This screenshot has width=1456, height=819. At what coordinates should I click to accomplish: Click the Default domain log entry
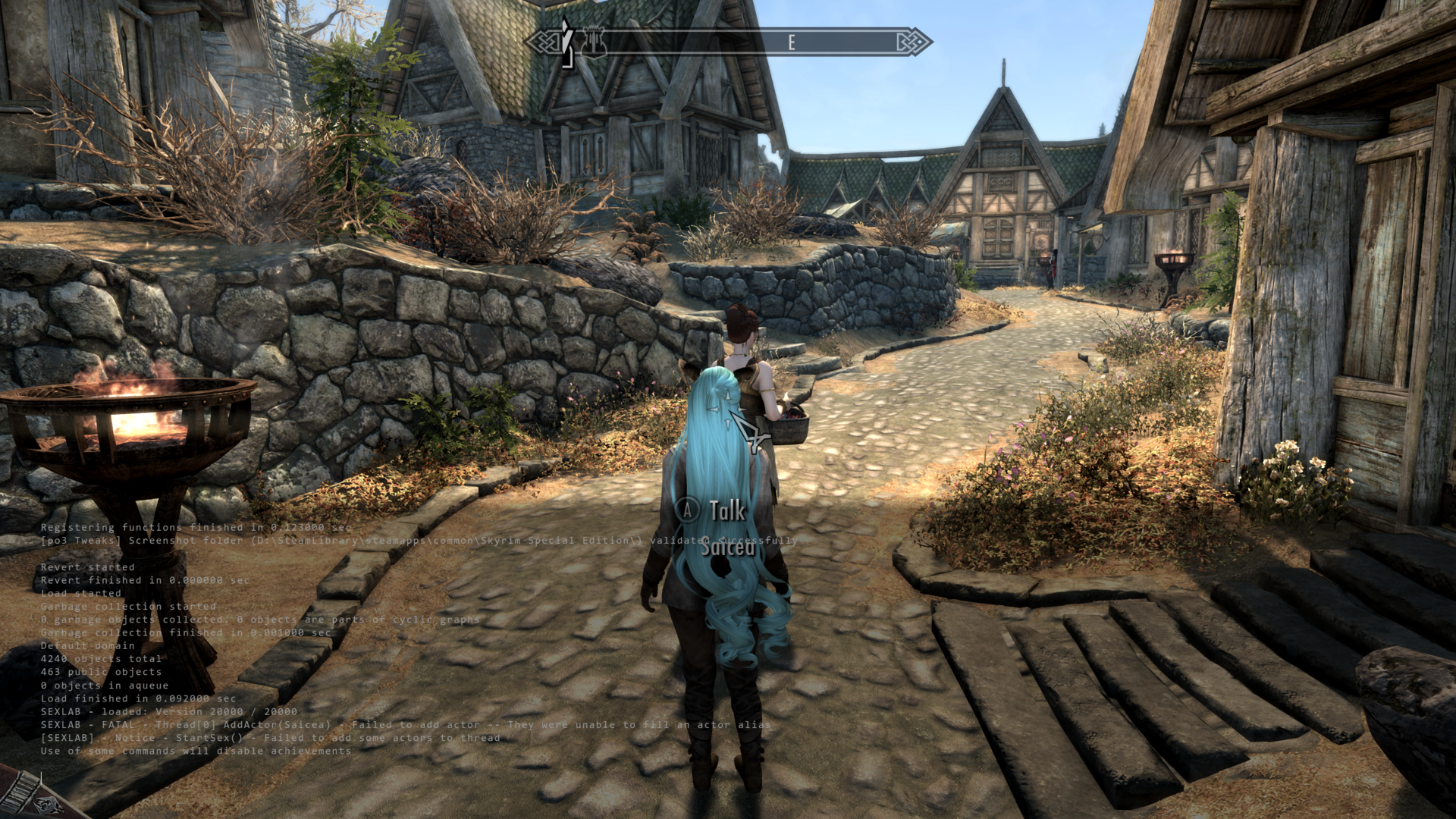click(x=87, y=645)
